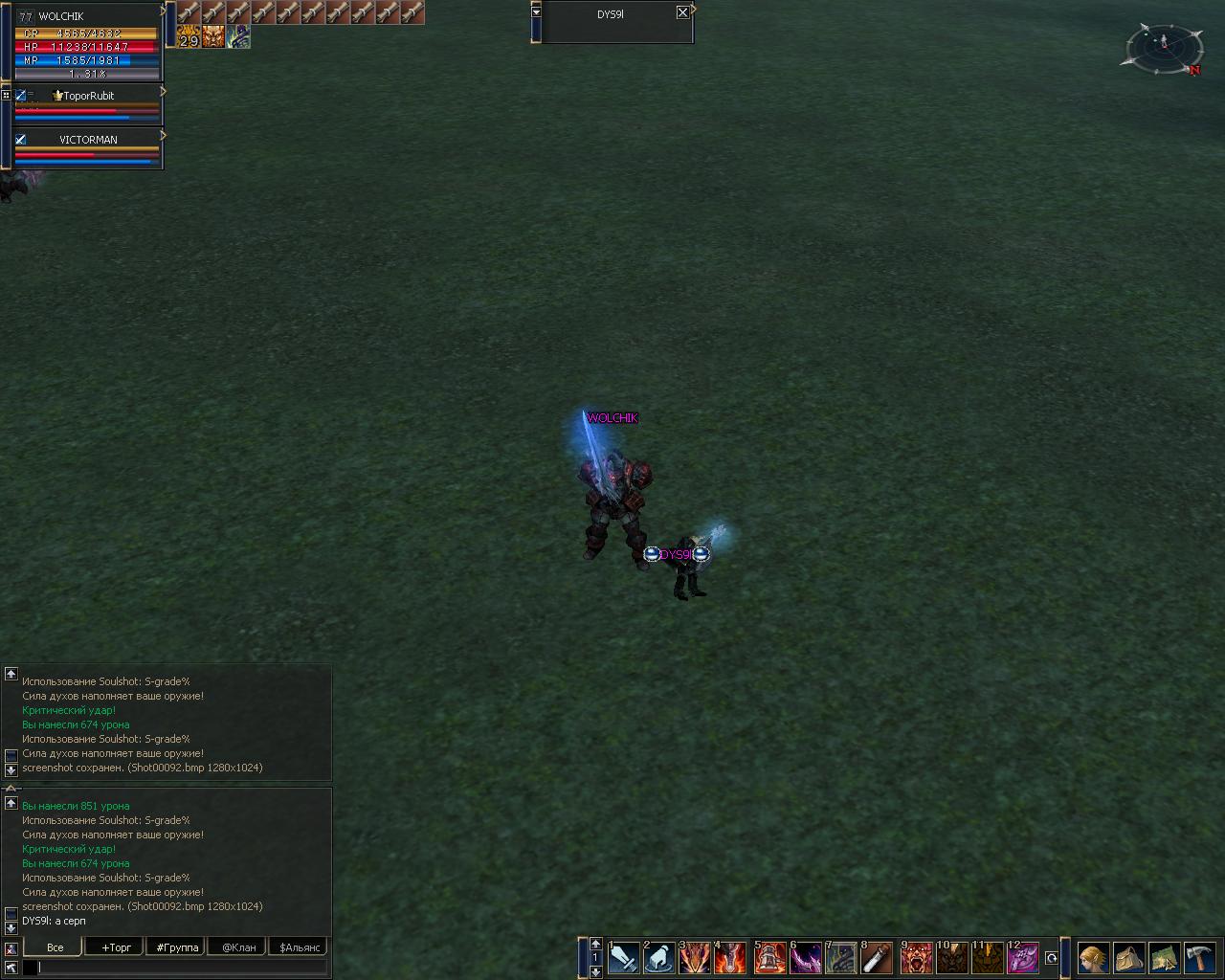Select the Все chat tab
Screen dimensions: 1225x980
(55, 947)
